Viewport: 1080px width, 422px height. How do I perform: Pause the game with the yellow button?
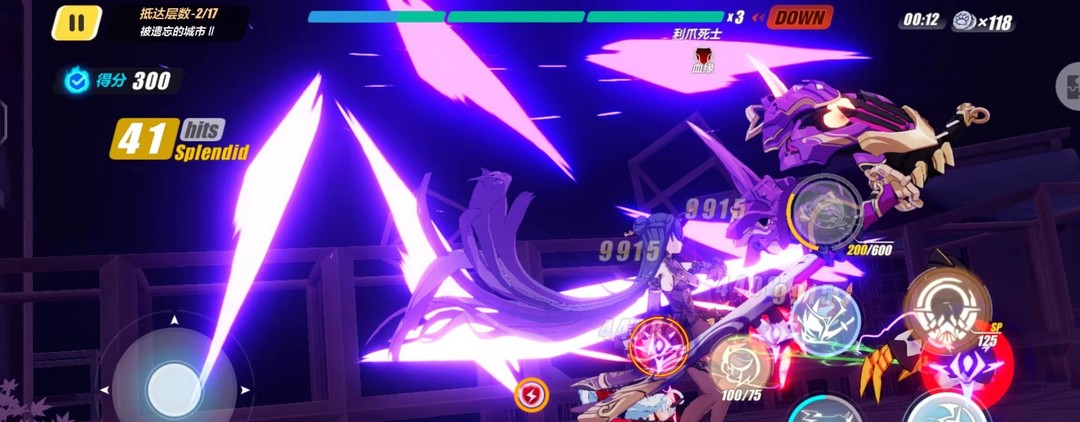(x=77, y=23)
